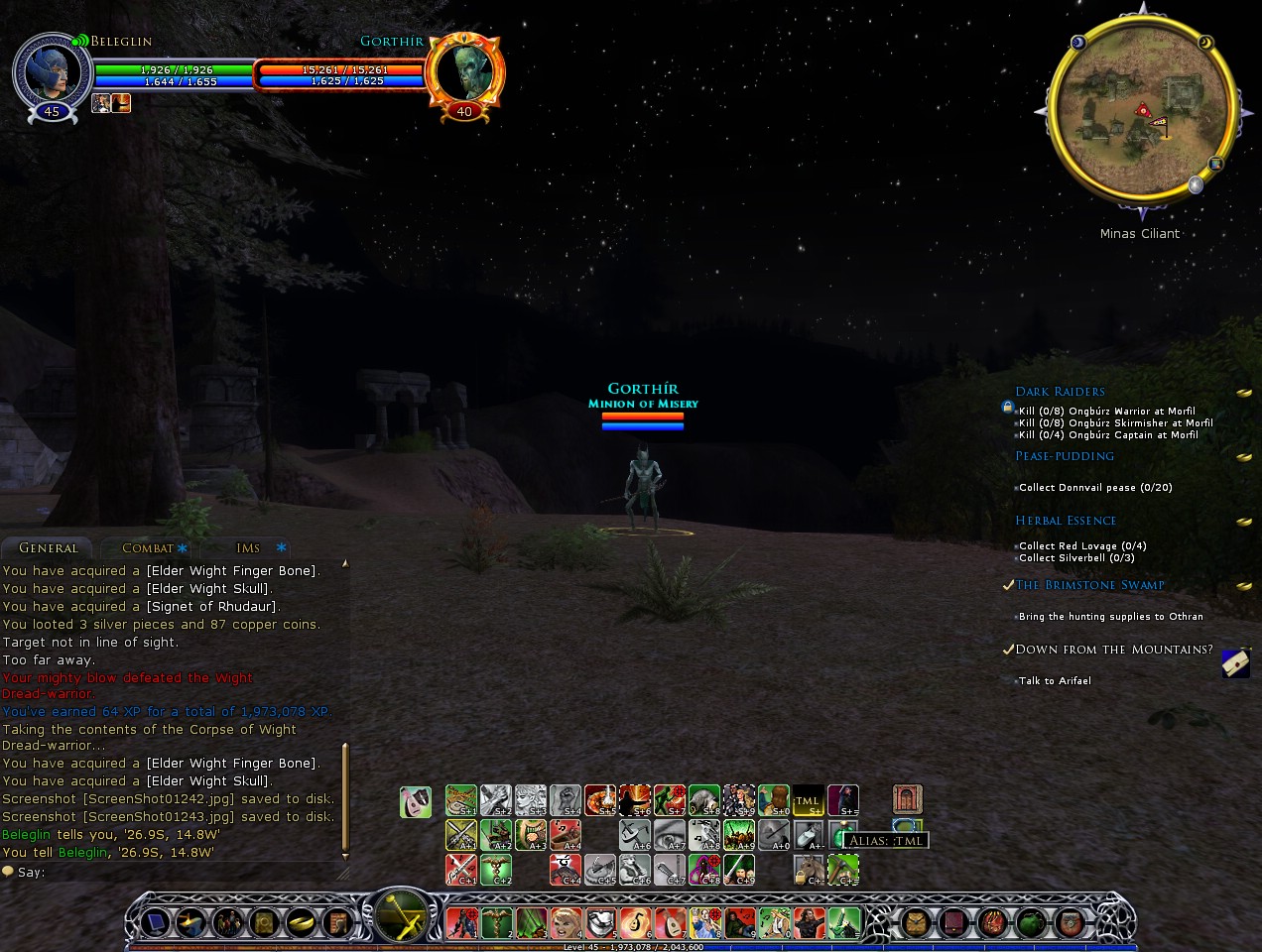Activate the TML alias quickslot

coord(808,800)
